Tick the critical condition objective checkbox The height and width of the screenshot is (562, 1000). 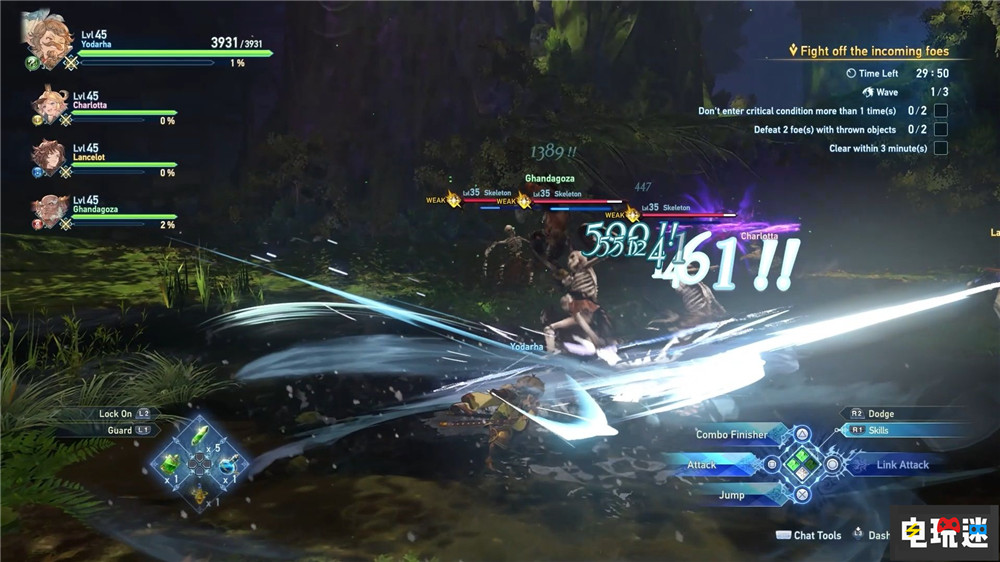click(940, 111)
